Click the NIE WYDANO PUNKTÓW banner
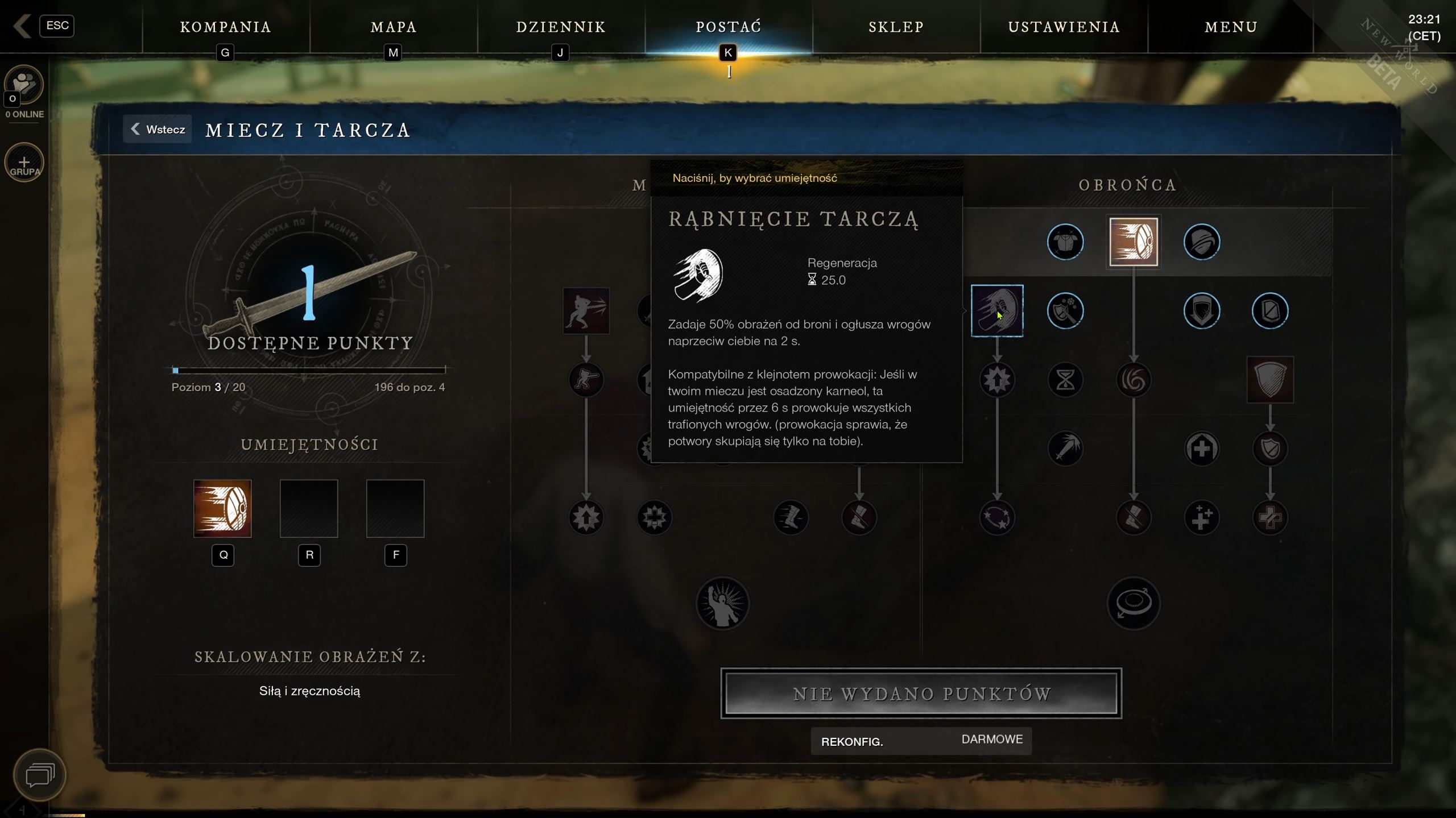 [921, 693]
